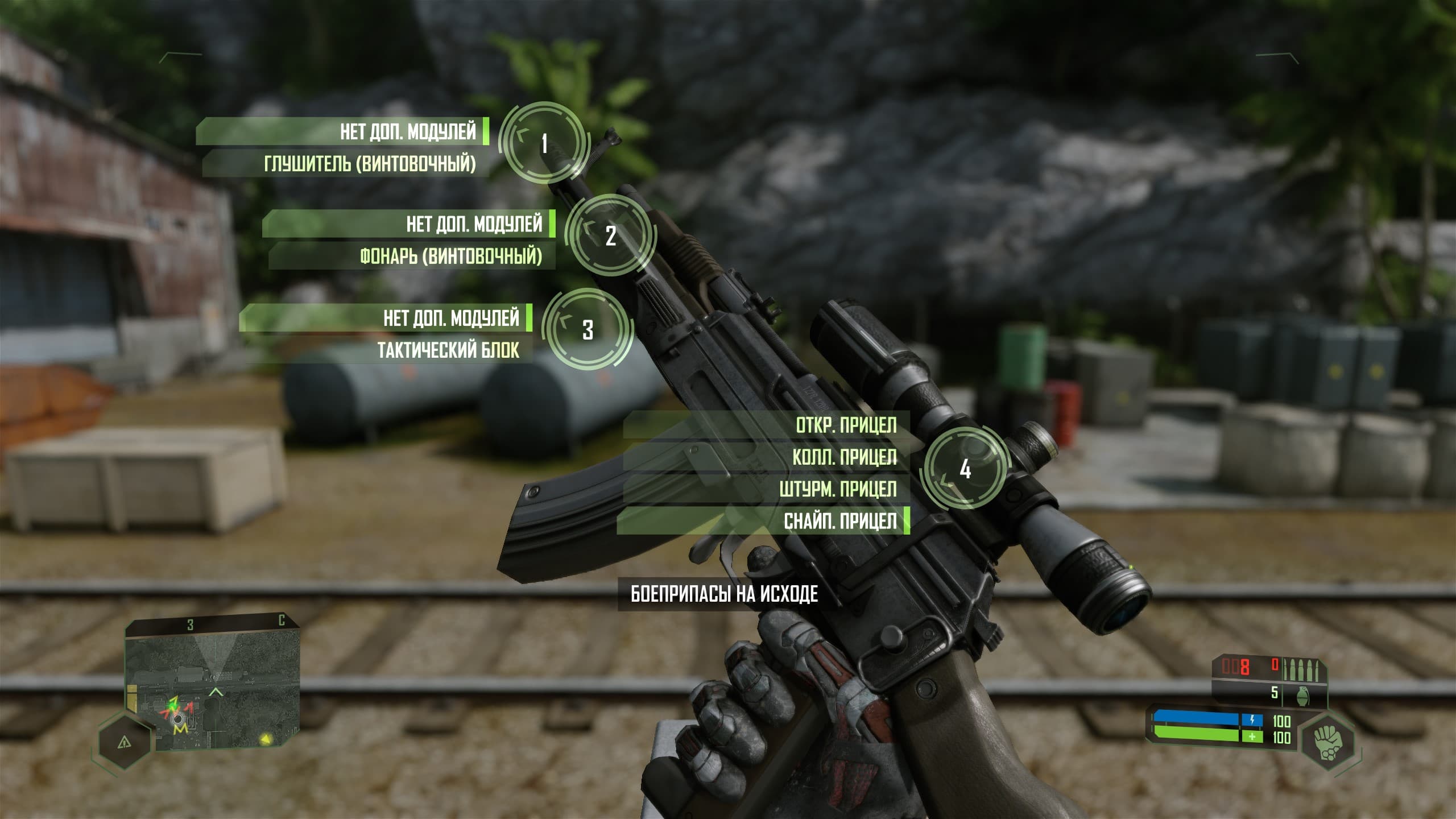This screenshot has width=1456, height=819.
Task: Equip the Тактический блок attachment
Action: [x=448, y=350]
